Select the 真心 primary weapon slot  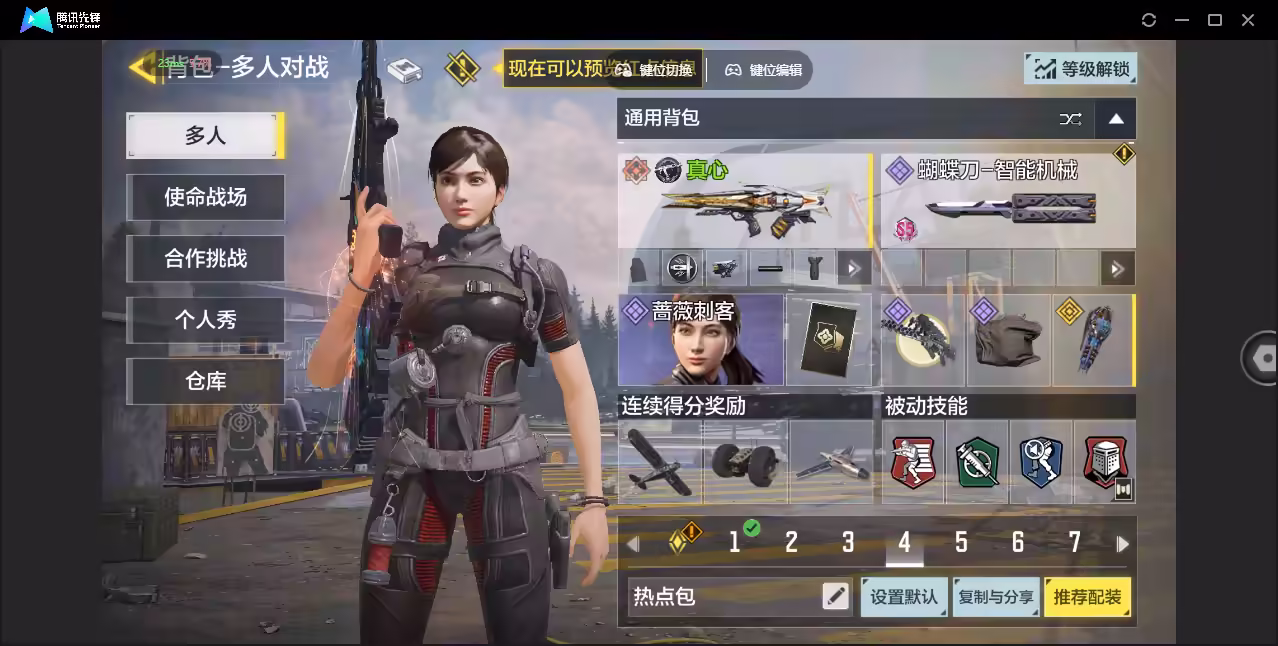pos(744,200)
